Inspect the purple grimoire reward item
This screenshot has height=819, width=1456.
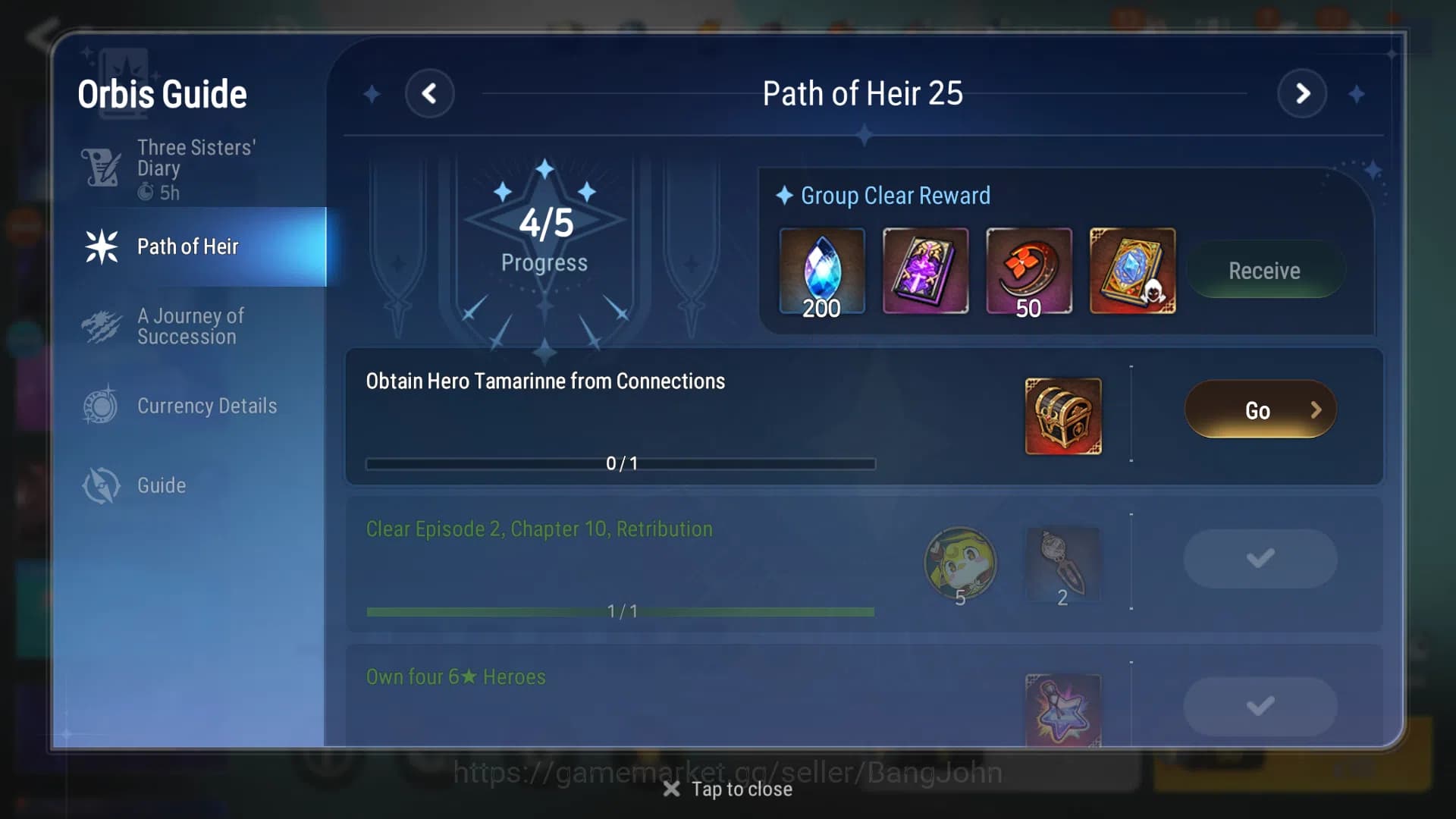(x=925, y=270)
